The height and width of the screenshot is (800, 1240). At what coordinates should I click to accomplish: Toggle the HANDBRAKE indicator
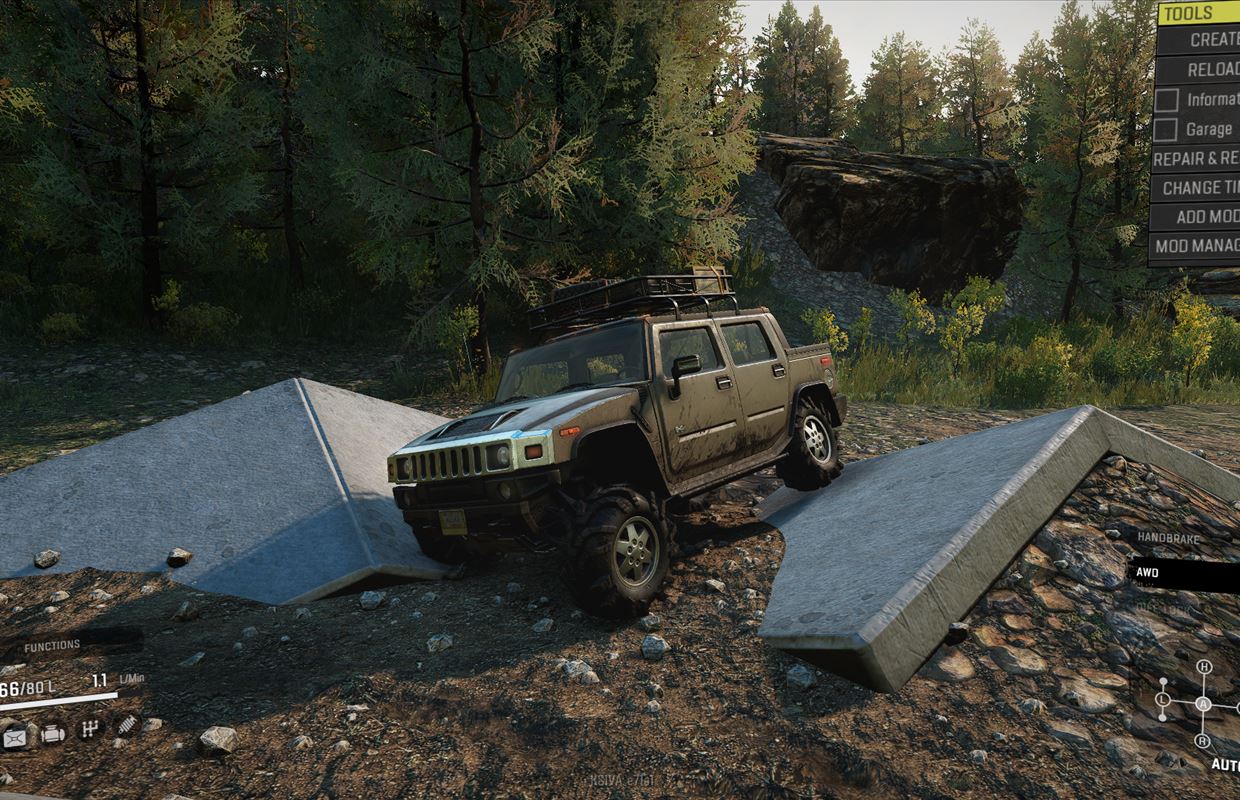(x=1167, y=537)
